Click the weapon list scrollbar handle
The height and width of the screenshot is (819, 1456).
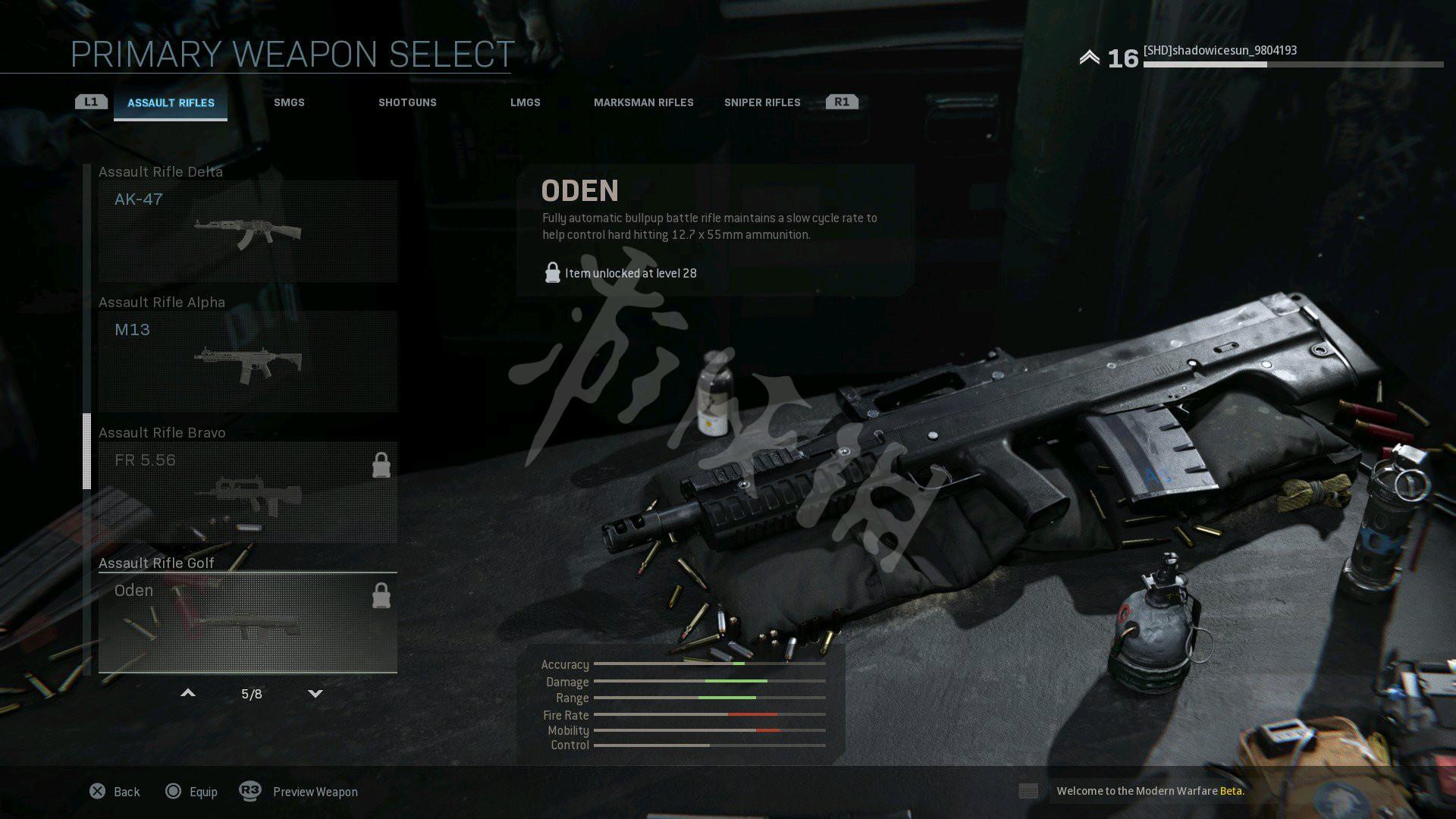[87, 451]
